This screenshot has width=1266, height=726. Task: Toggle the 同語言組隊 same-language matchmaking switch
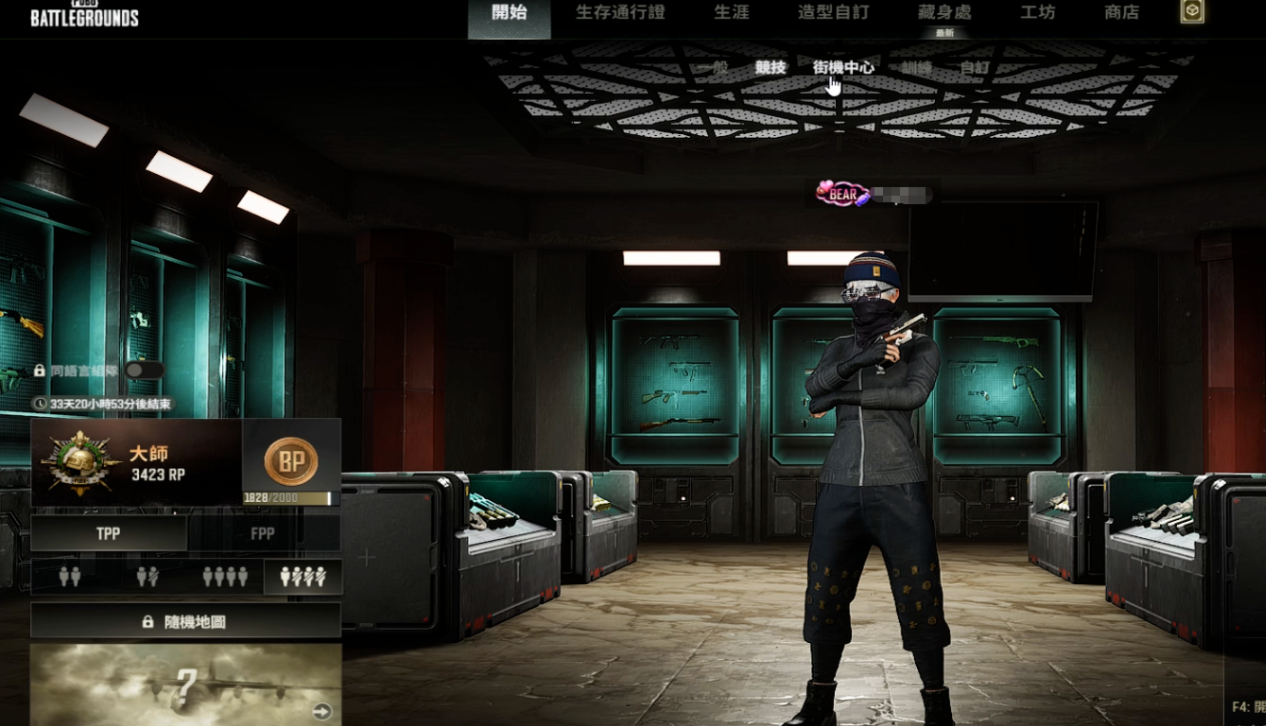[144, 370]
